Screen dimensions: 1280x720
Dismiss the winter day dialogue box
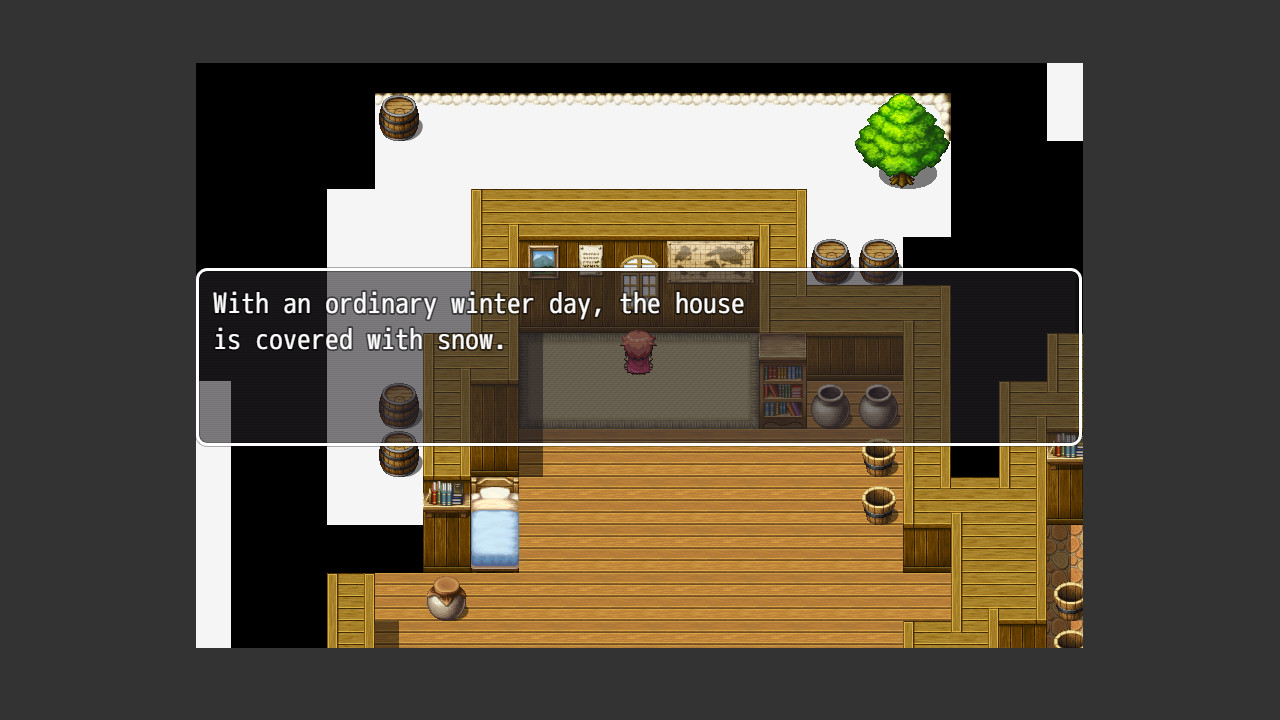coord(640,355)
